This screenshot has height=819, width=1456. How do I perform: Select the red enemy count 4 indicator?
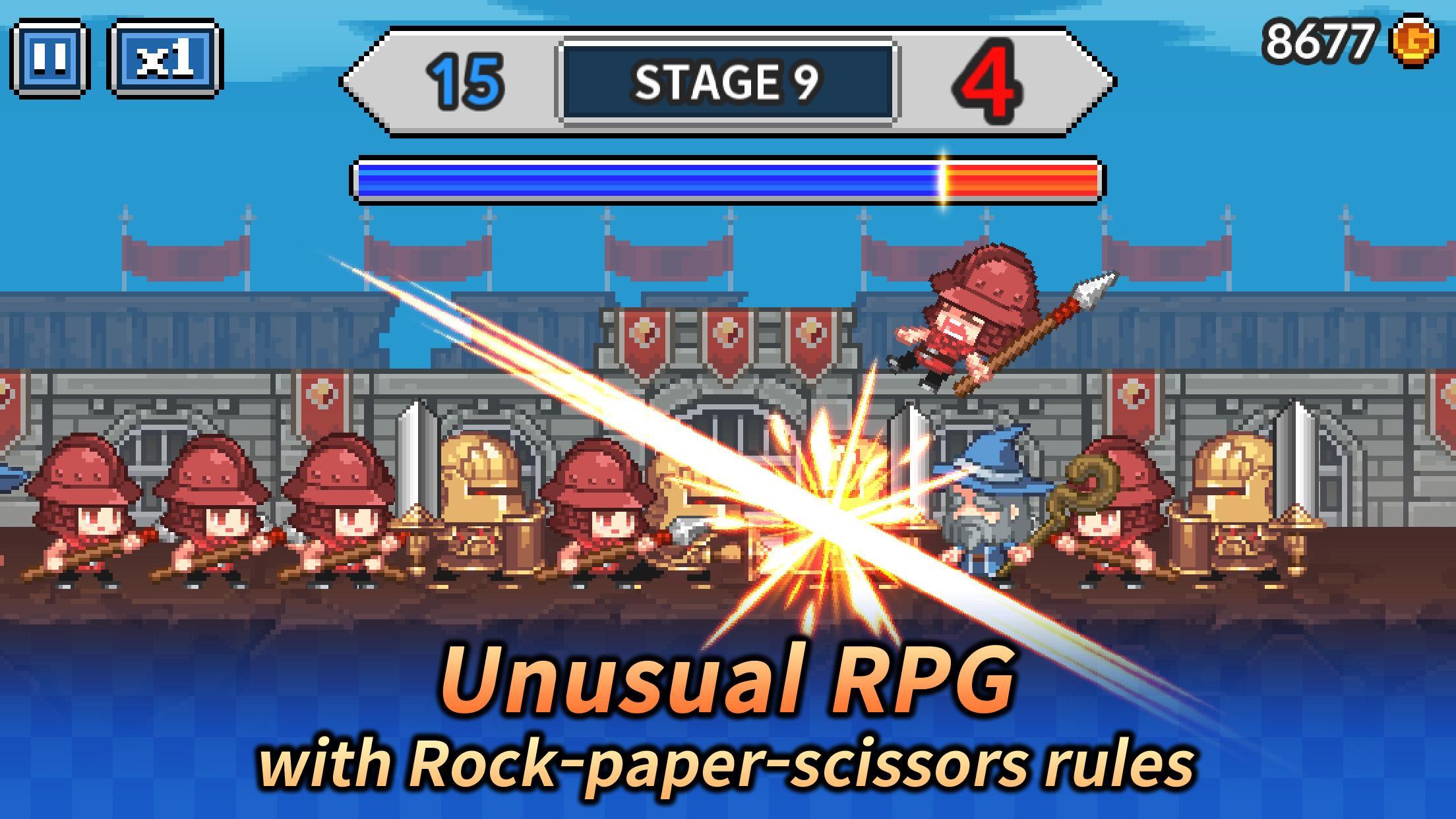tap(990, 79)
